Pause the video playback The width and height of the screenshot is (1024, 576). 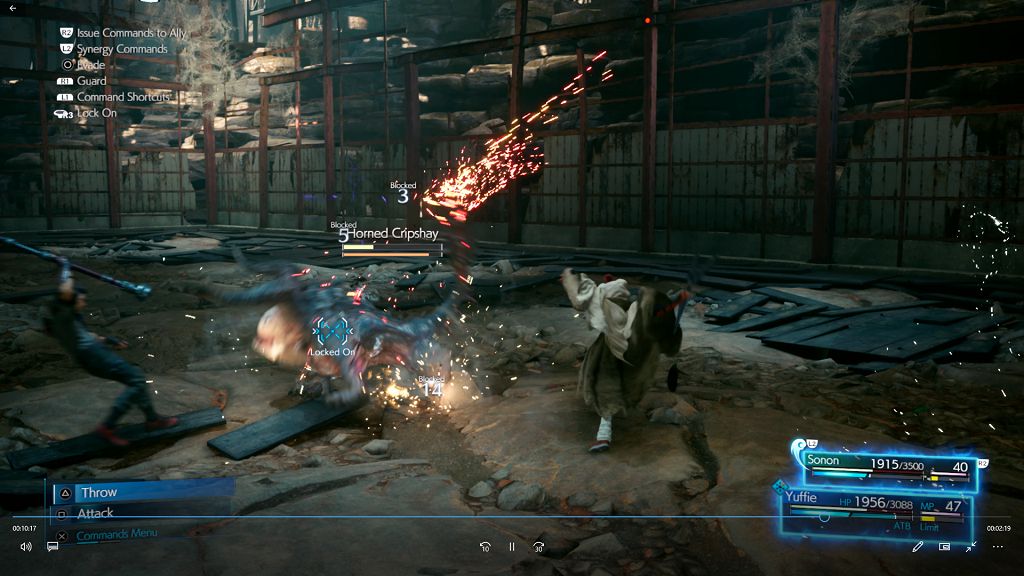[x=511, y=547]
